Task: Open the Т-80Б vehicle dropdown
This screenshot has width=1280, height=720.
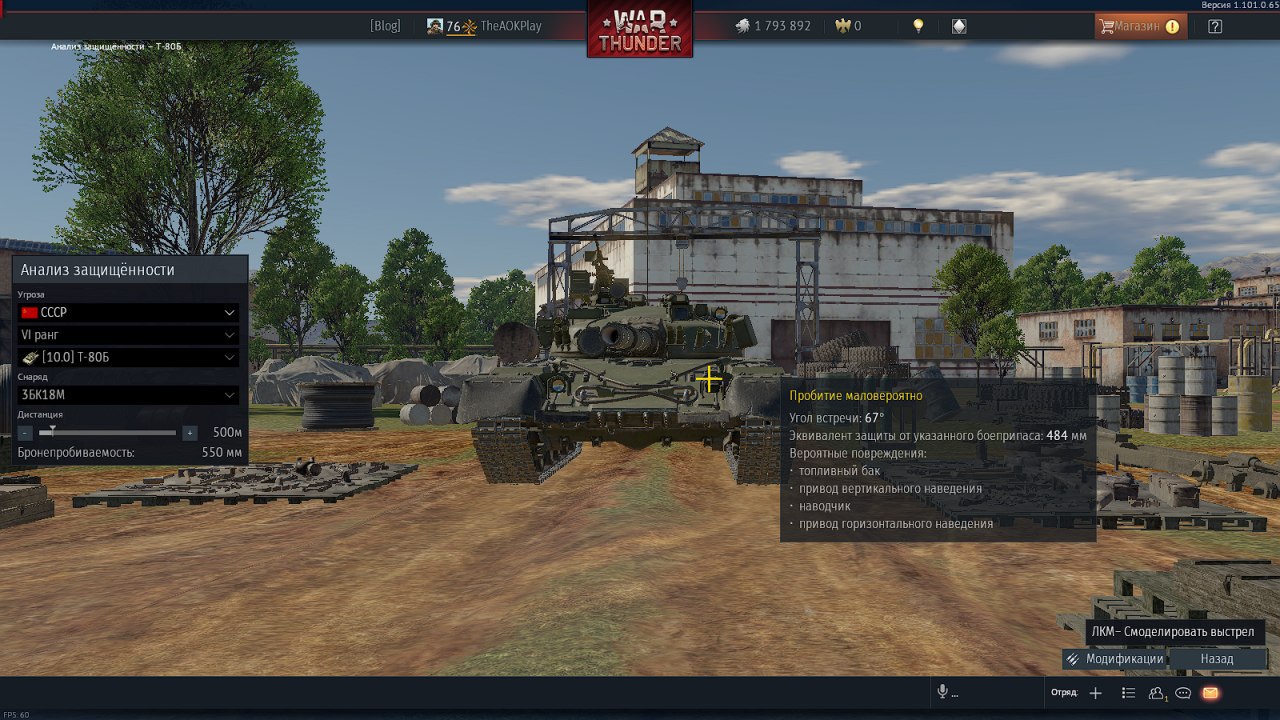Action: tap(128, 357)
